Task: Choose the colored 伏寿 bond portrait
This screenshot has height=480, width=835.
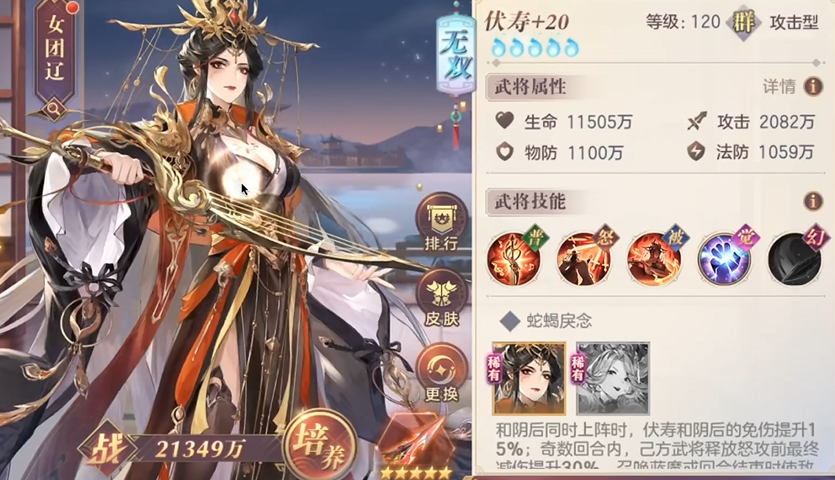Action: coord(529,378)
